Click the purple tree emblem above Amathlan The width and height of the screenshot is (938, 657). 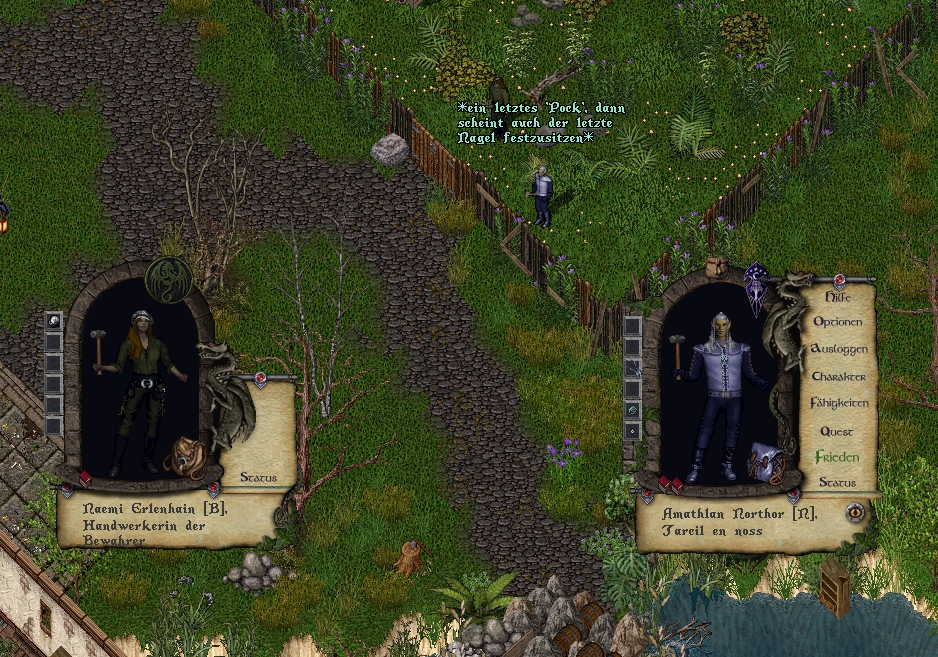pyautogui.click(x=758, y=289)
